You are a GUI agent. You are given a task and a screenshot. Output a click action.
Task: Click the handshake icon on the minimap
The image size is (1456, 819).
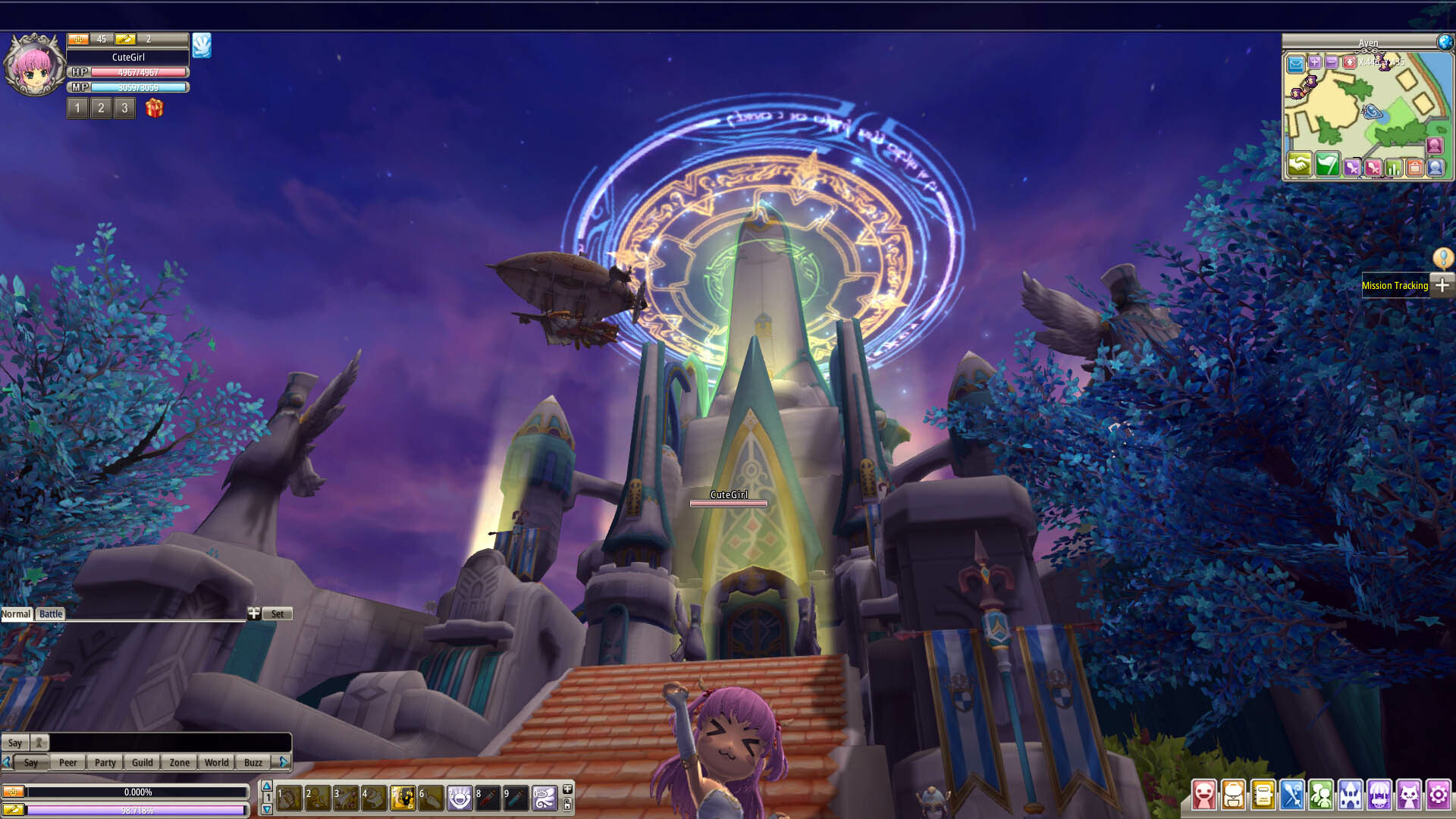pos(1299,166)
